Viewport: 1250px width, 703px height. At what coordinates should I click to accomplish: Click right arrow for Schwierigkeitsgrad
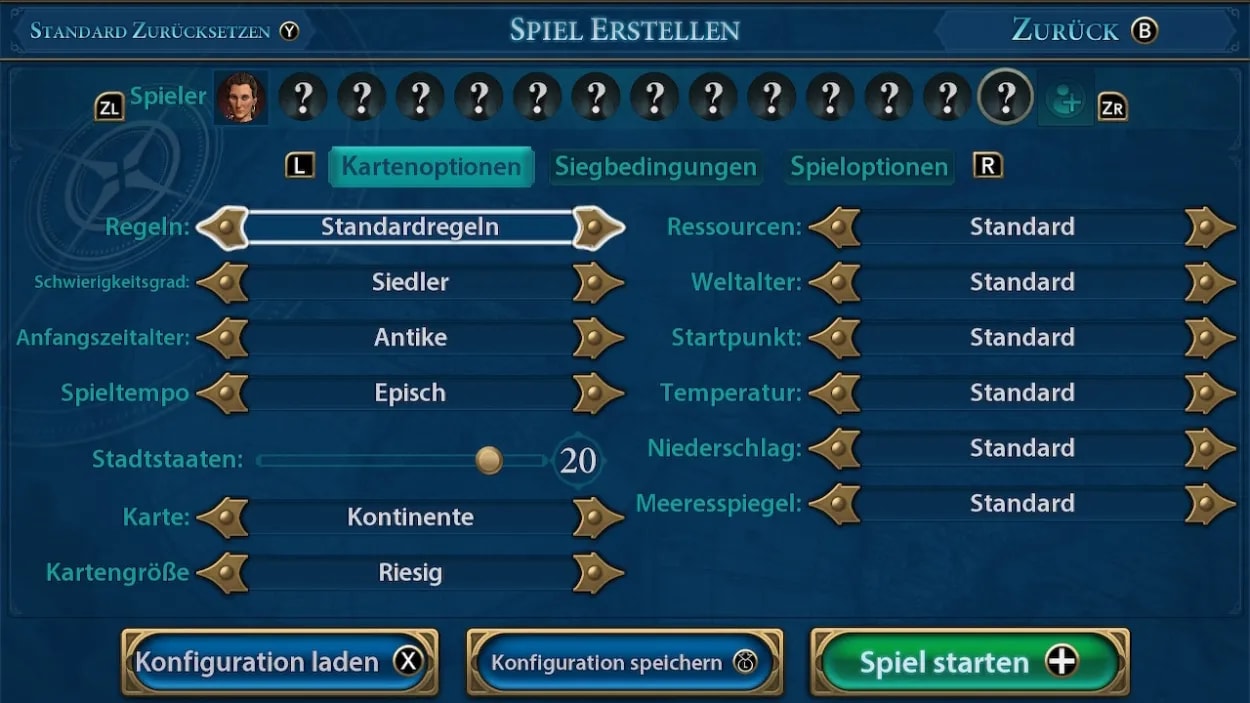tap(597, 283)
